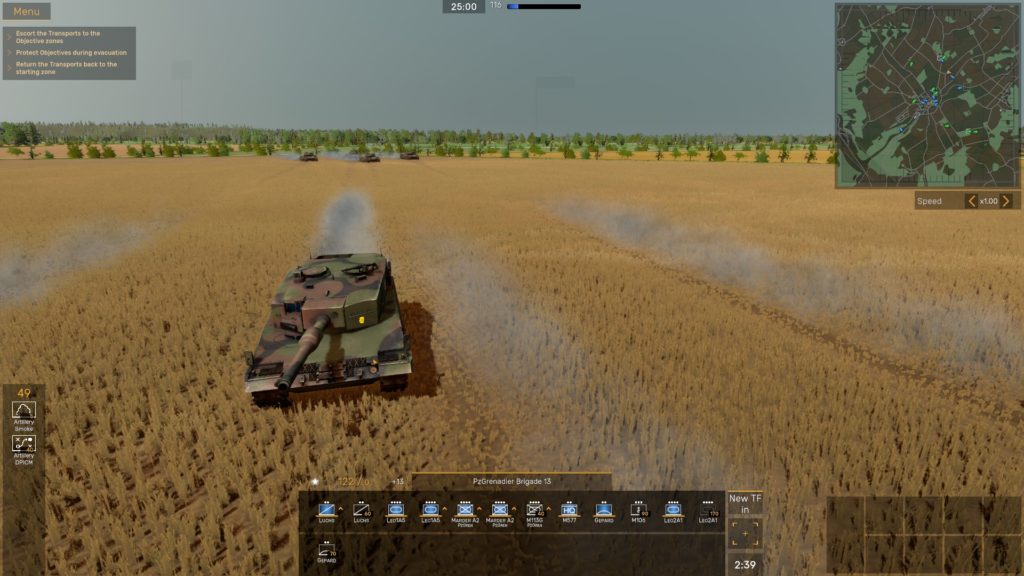Open the Menu button
The image size is (1024, 576).
coord(27,12)
